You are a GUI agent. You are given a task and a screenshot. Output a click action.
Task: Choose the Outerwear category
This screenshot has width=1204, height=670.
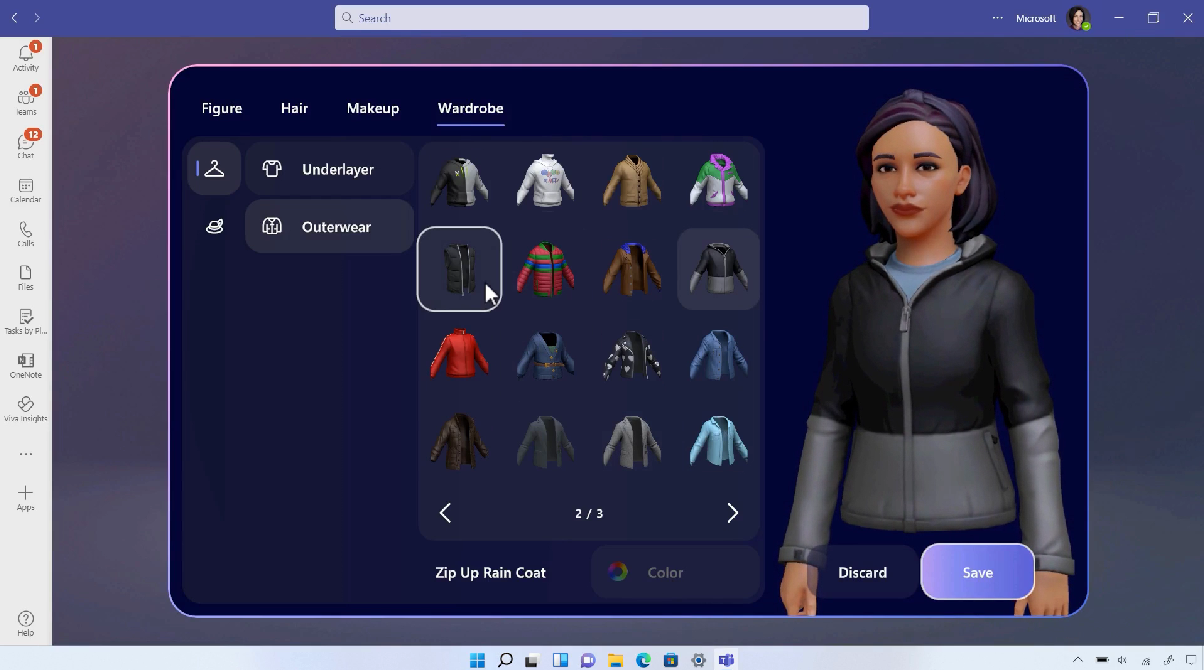click(329, 227)
